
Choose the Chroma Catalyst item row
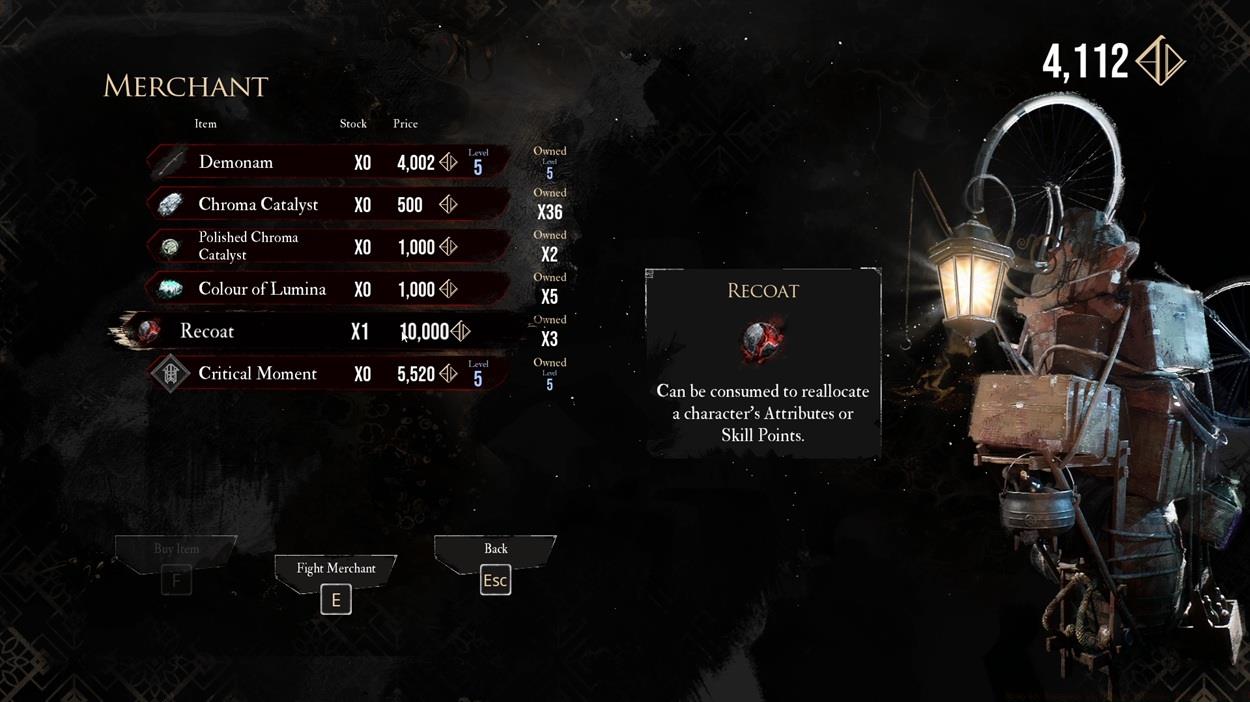click(330, 204)
